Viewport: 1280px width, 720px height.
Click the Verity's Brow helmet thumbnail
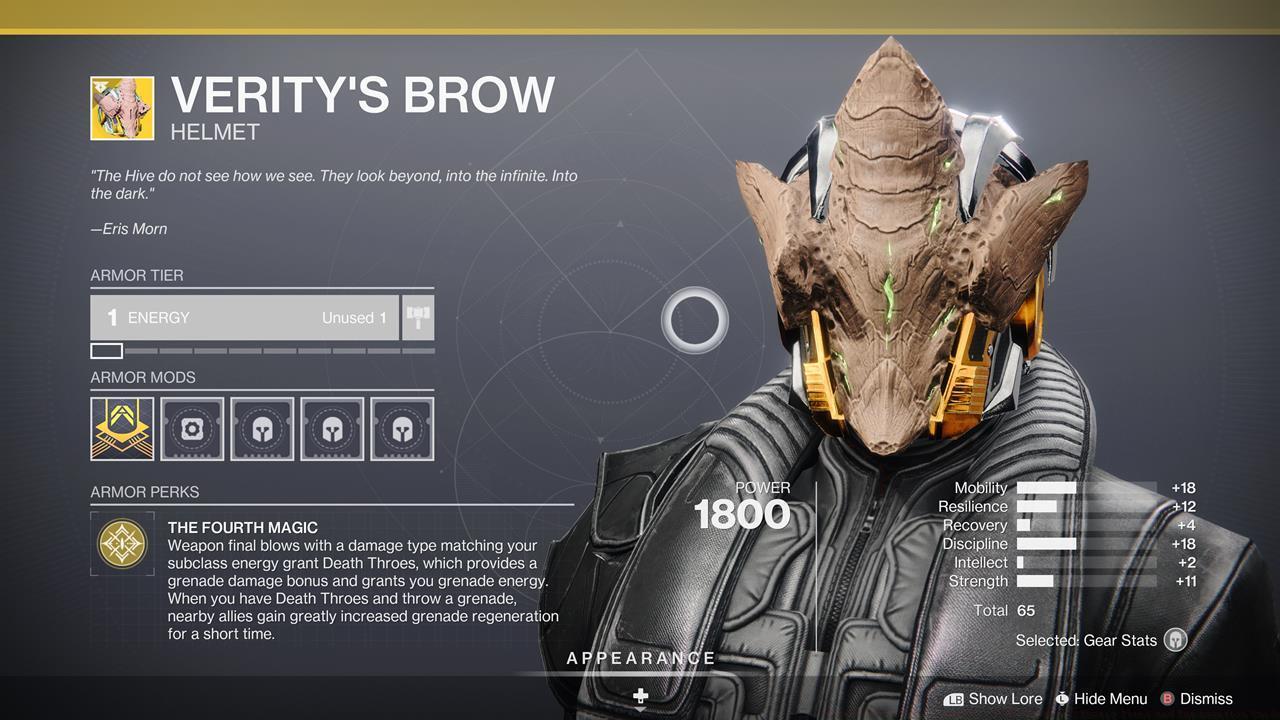point(120,107)
